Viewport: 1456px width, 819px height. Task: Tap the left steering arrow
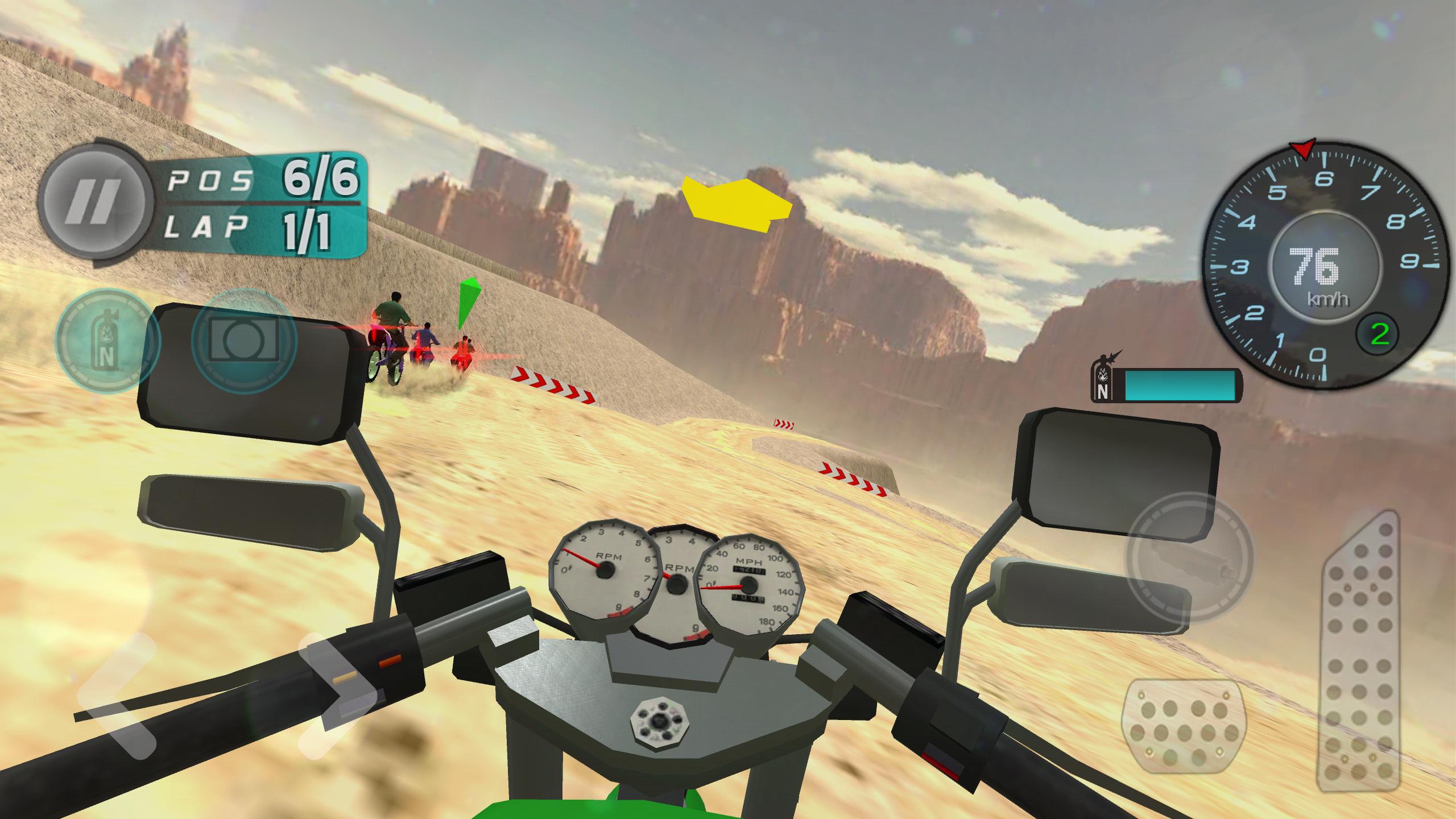pos(114,691)
